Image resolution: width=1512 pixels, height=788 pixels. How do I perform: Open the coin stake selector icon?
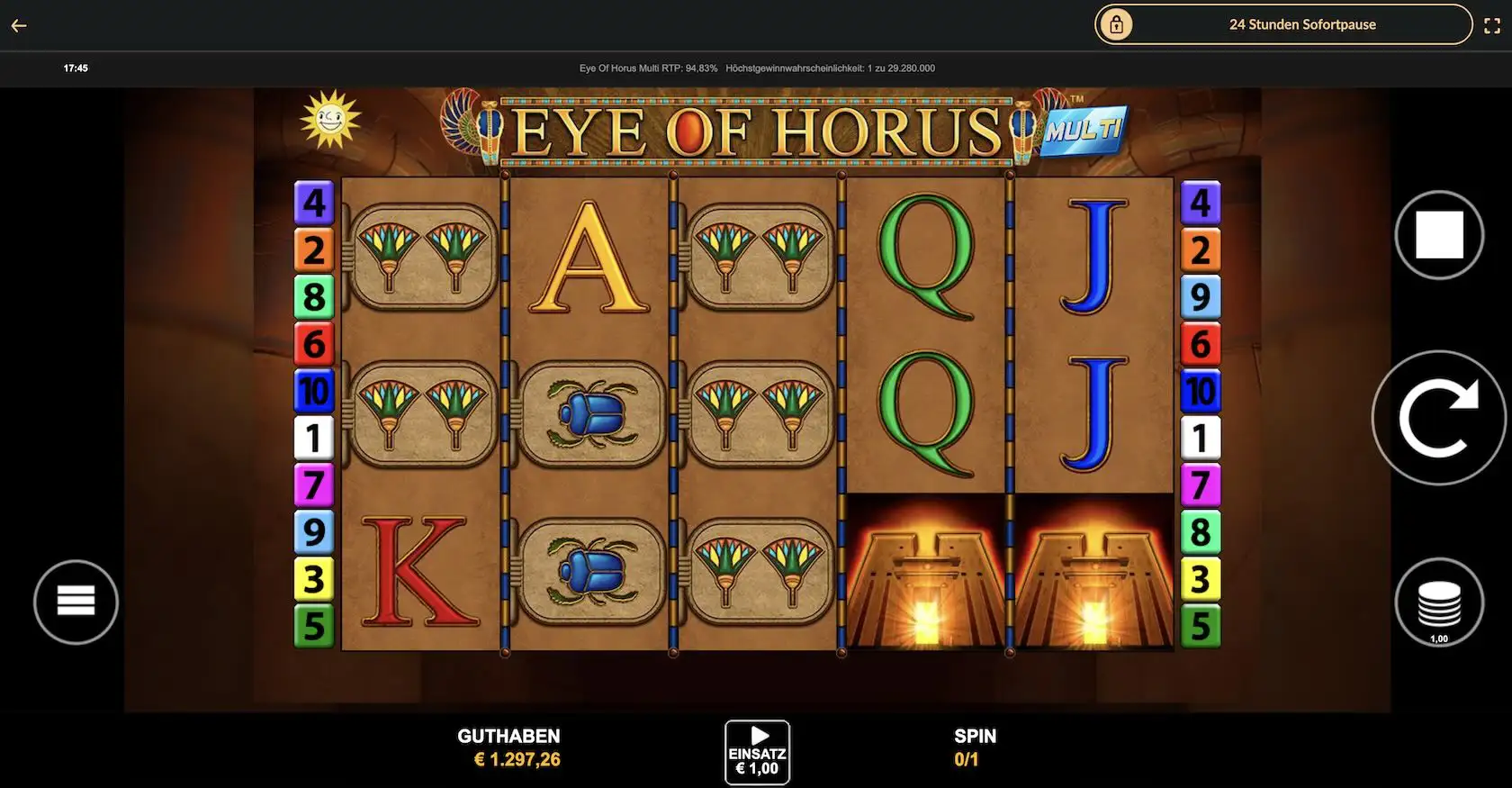pyautogui.click(x=1439, y=601)
